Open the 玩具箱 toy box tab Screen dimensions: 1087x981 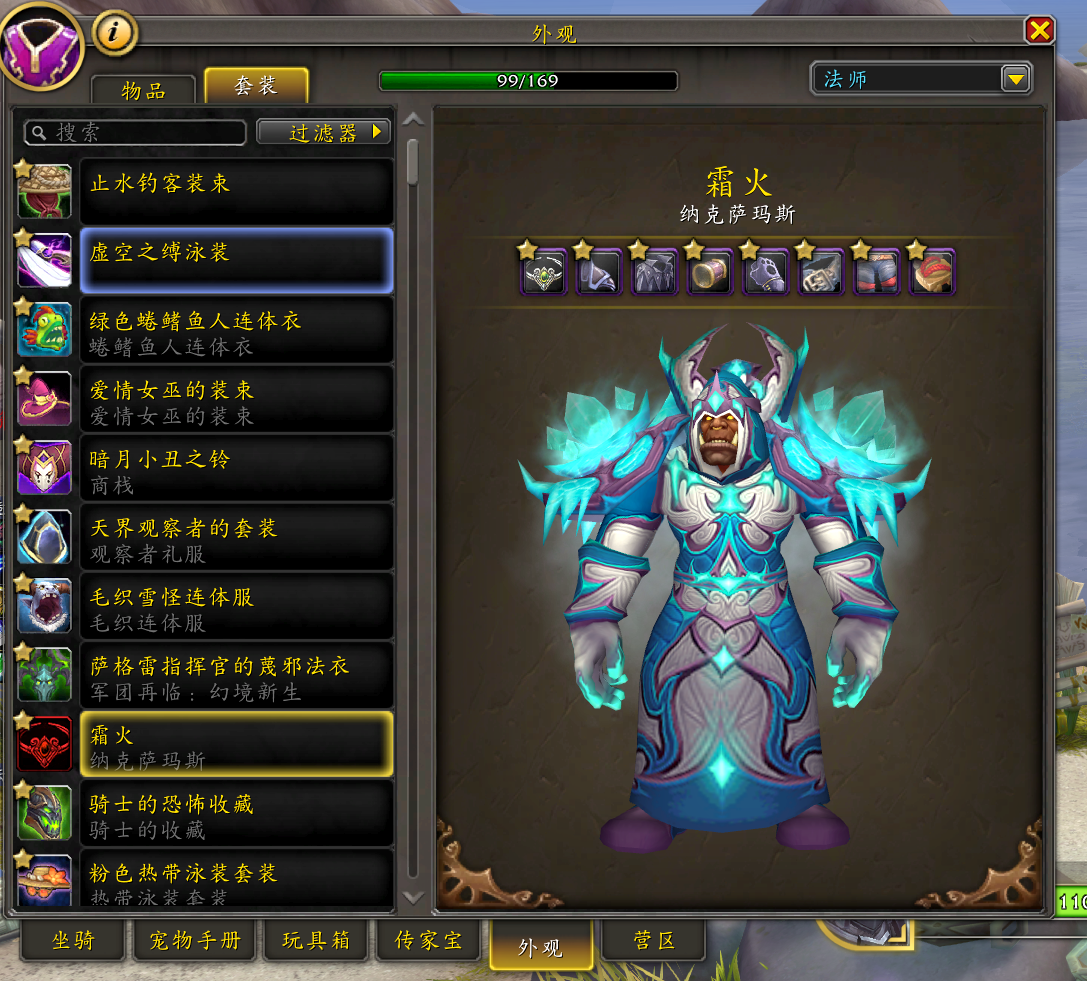[x=314, y=941]
